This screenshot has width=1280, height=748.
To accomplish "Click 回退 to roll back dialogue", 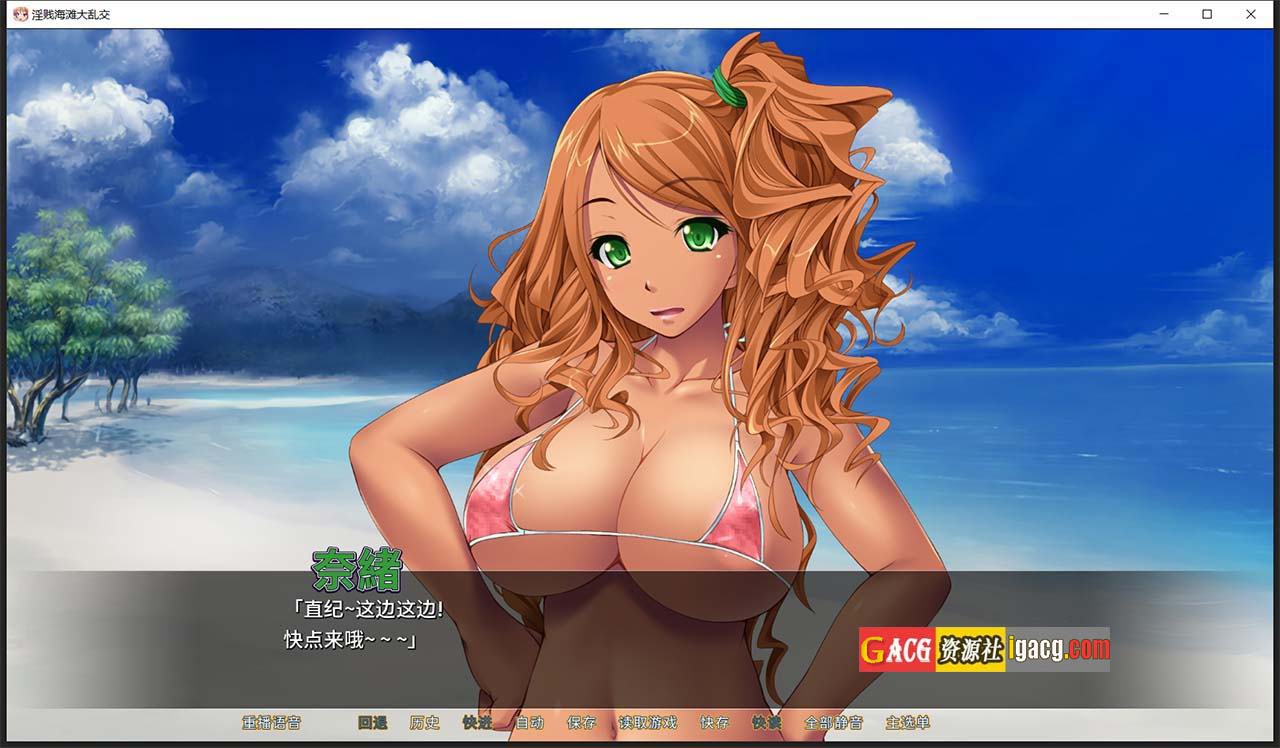I will click(x=373, y=723).
